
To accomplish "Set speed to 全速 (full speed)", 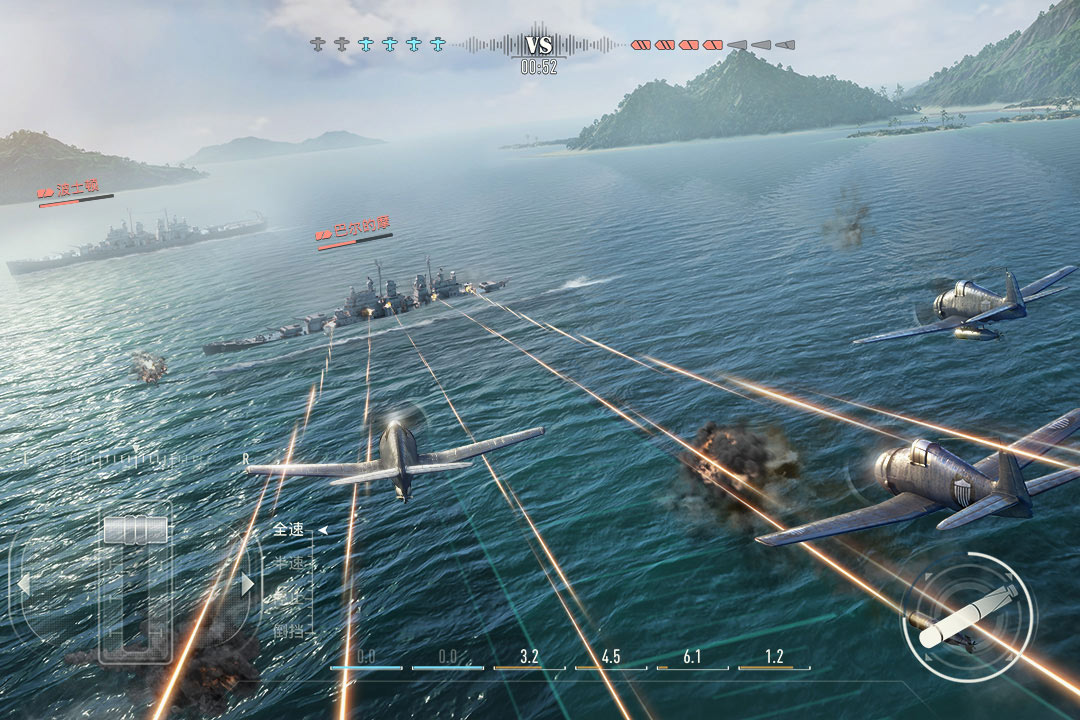I will [x=289, y=530].
